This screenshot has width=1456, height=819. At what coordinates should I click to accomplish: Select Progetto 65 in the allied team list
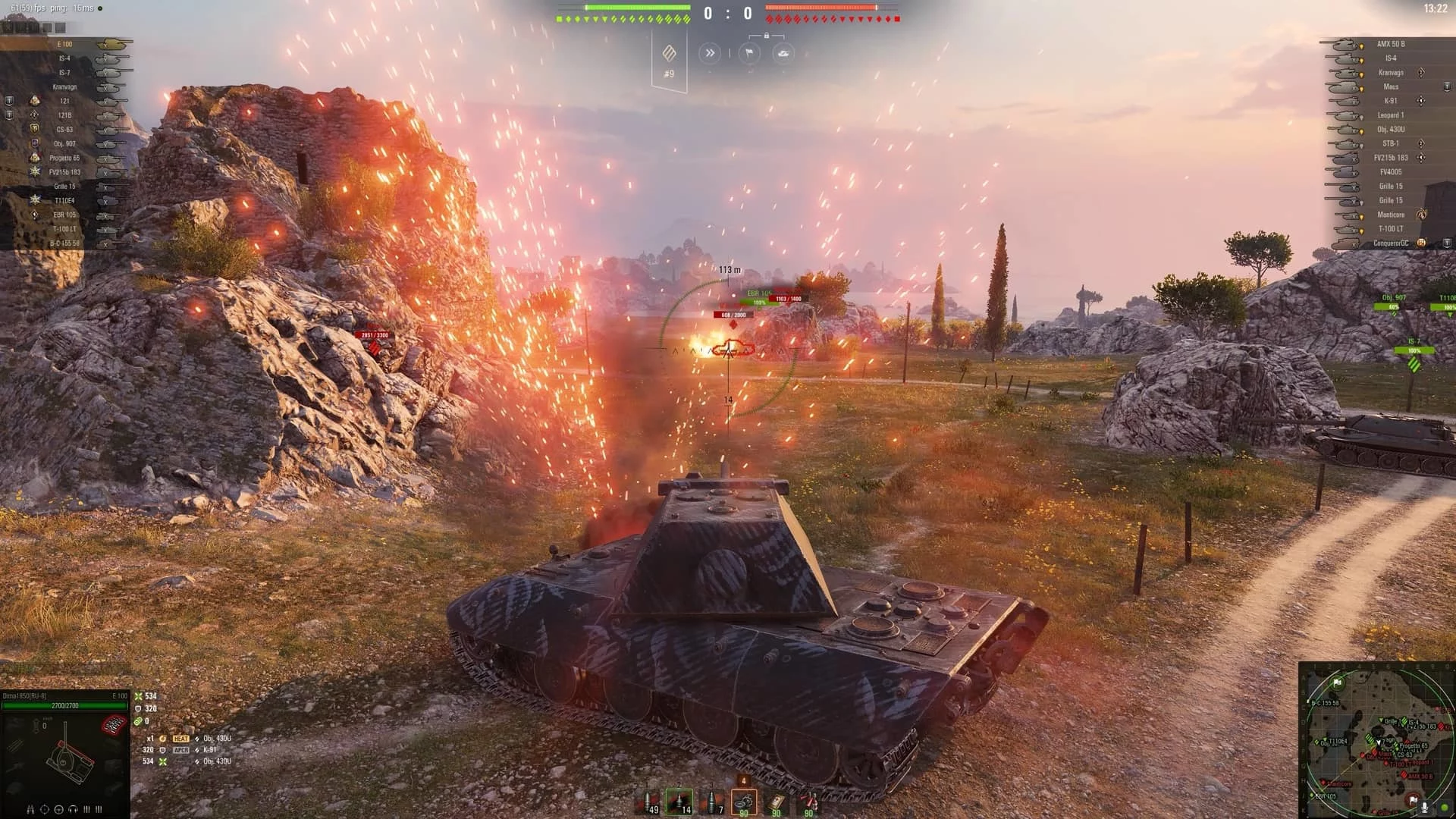point(65,158)
